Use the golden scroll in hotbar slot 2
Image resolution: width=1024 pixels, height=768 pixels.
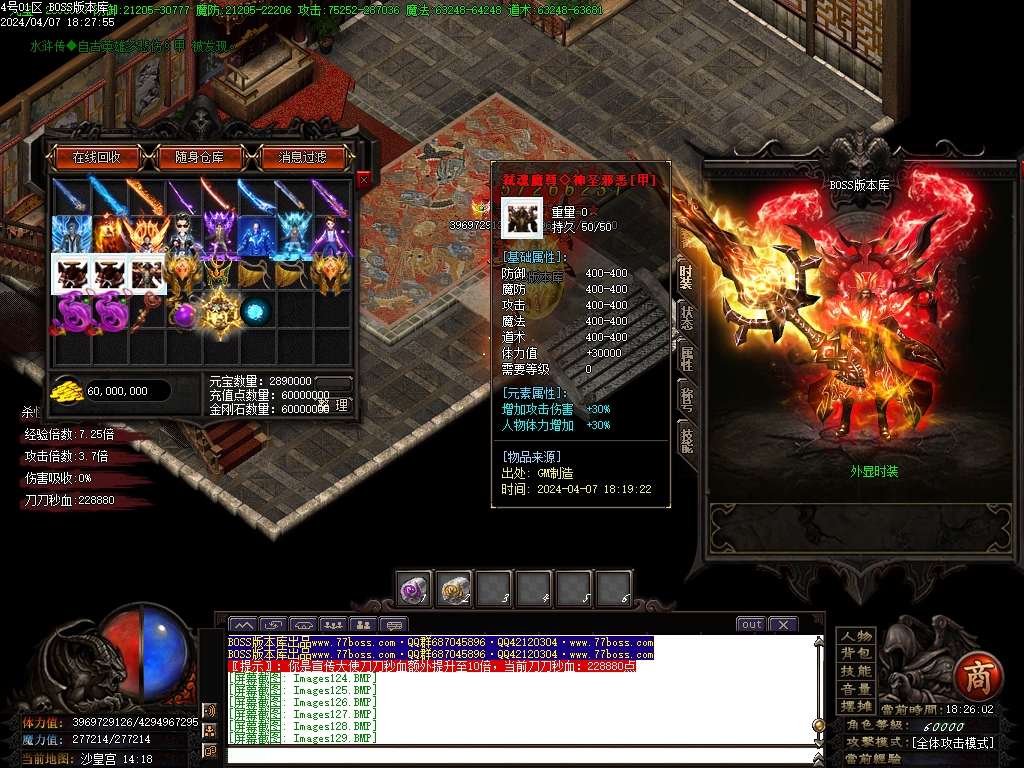coord(453,590)
